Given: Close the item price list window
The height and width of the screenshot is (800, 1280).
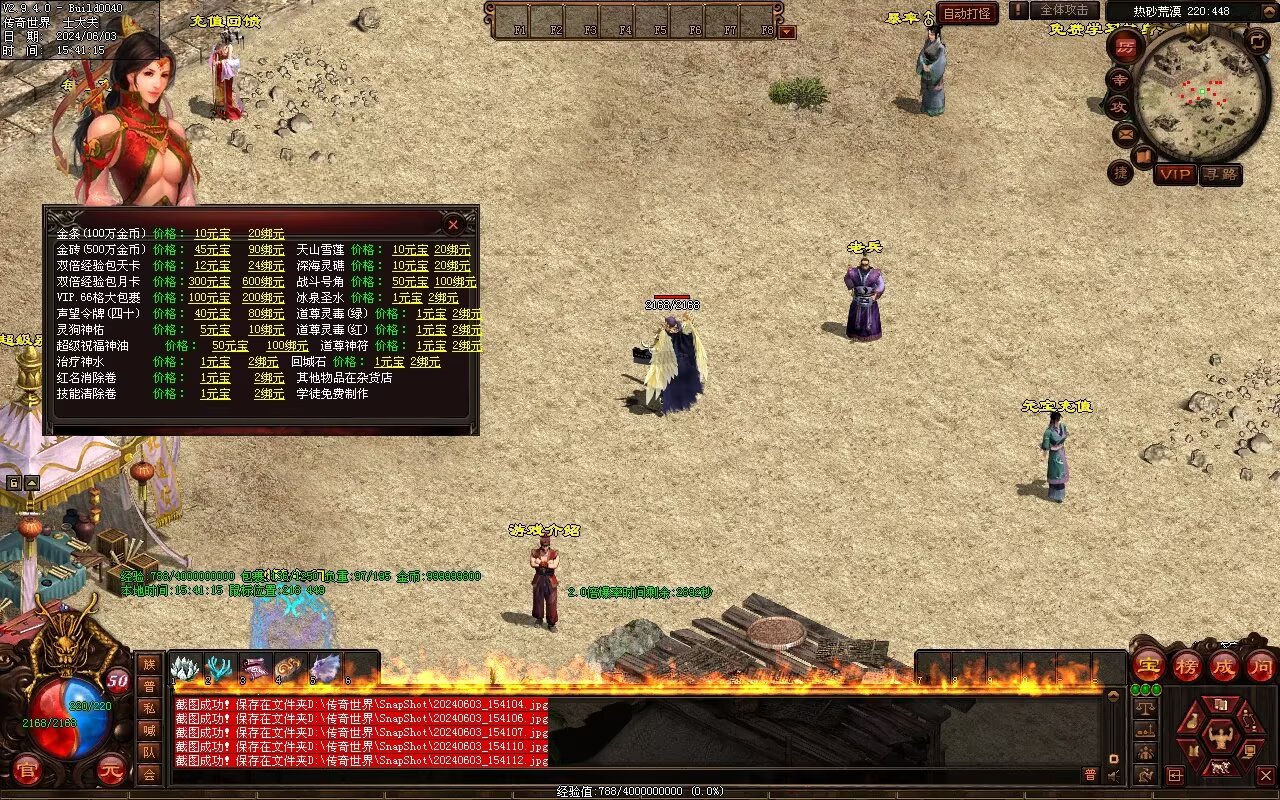Looking at the screenshot, I should click(x=453, y=225).
